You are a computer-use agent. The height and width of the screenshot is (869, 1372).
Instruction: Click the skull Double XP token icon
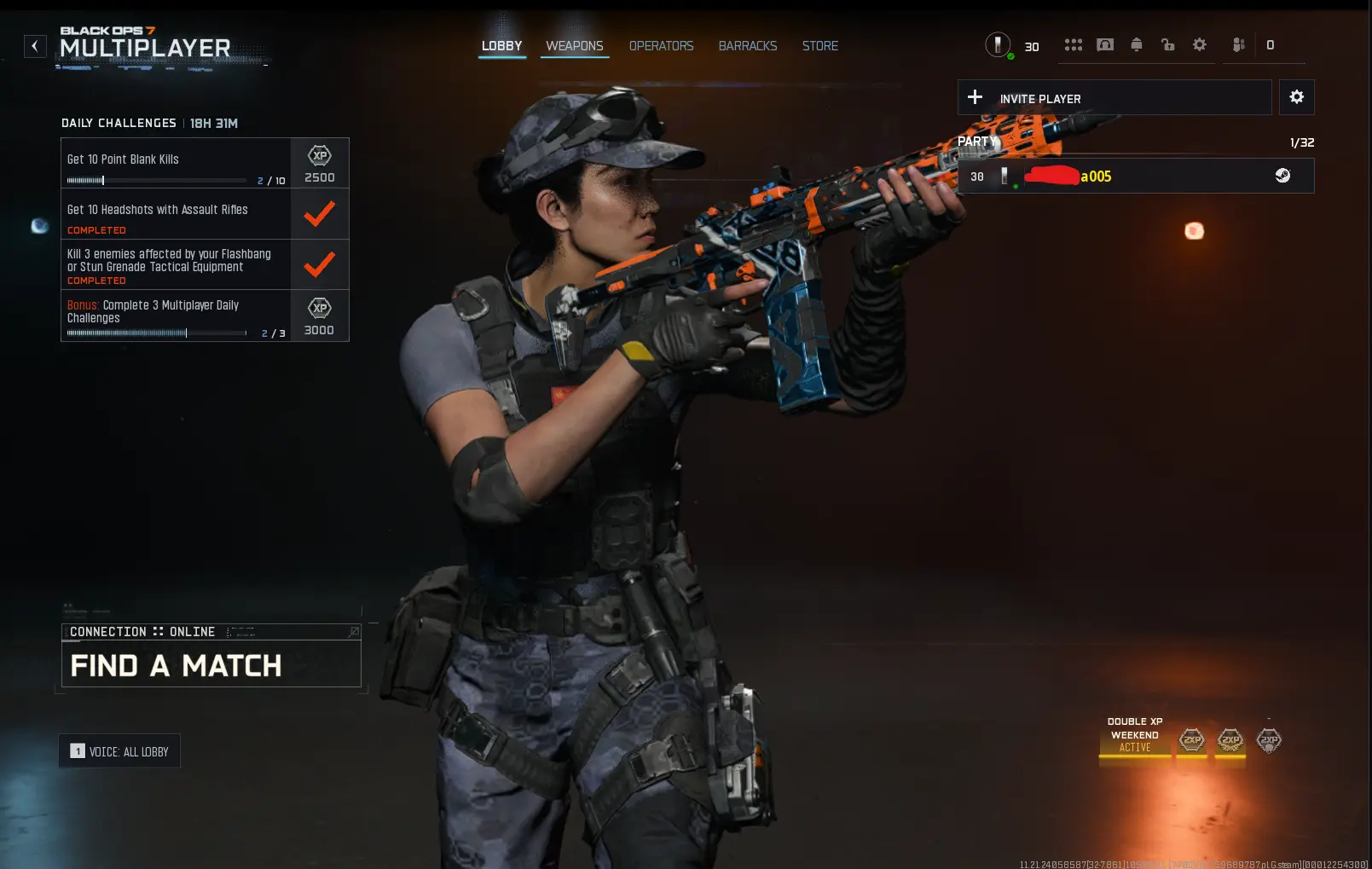click(1269, 740)
